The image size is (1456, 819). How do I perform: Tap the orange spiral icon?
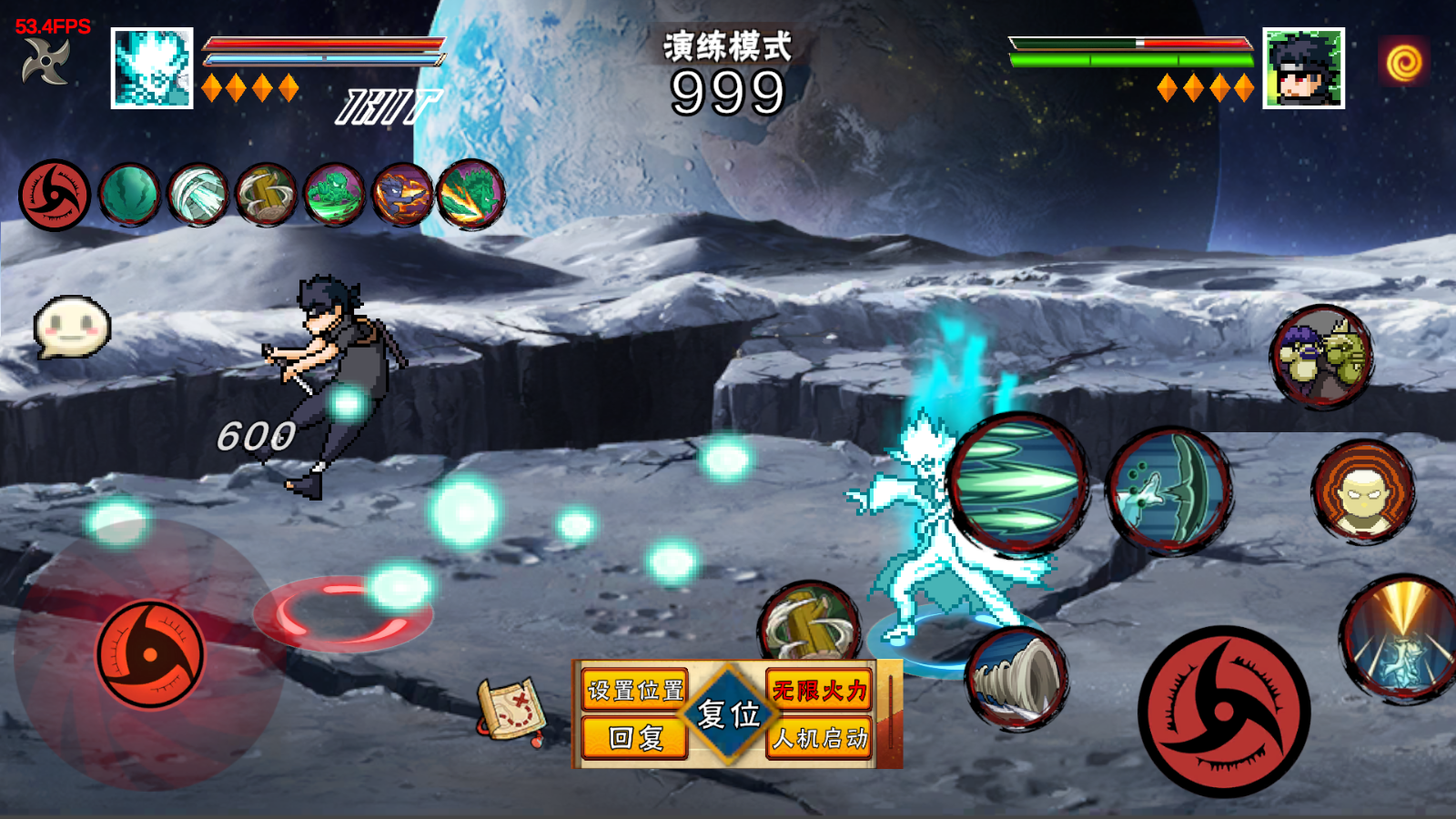click(x=1403, y=62)
